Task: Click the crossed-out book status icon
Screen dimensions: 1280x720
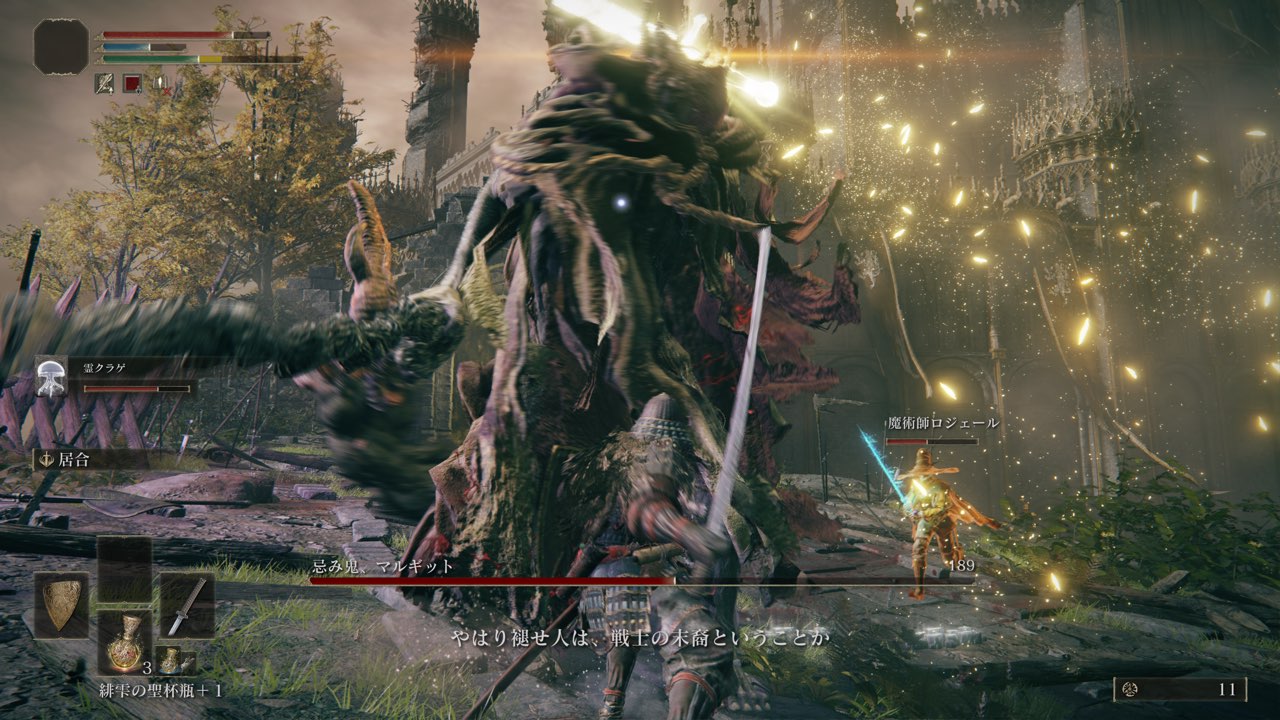Action: [x=160, y=83]
